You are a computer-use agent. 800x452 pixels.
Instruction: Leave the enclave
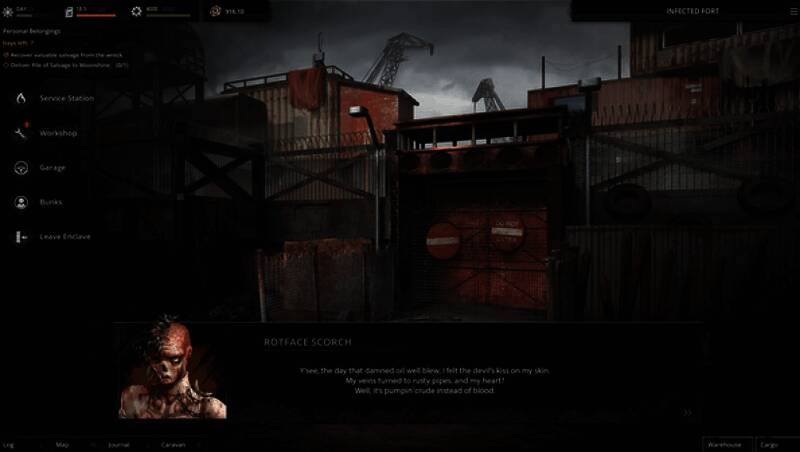tap(64, 237)
